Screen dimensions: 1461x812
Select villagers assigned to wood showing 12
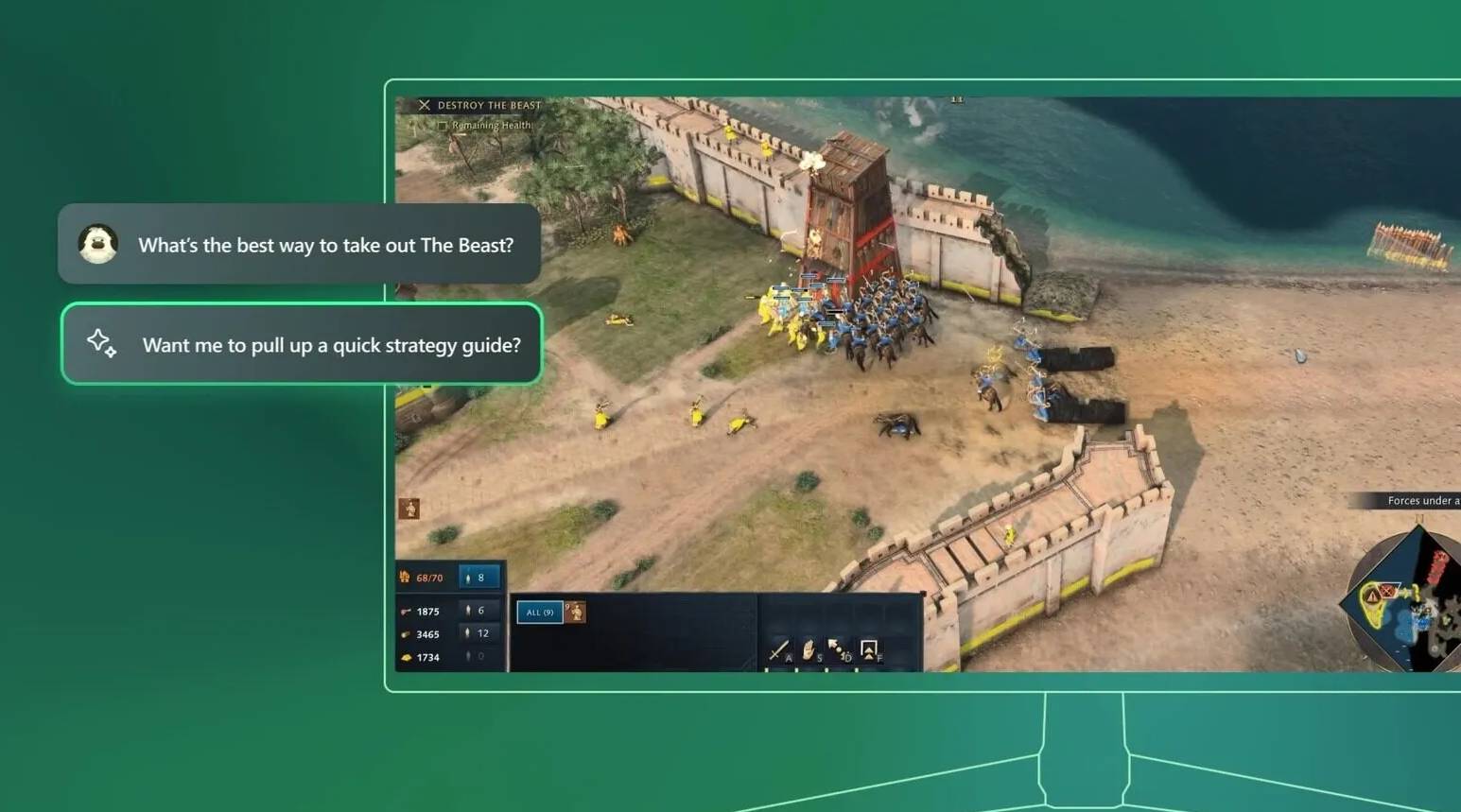click(478, 633)
